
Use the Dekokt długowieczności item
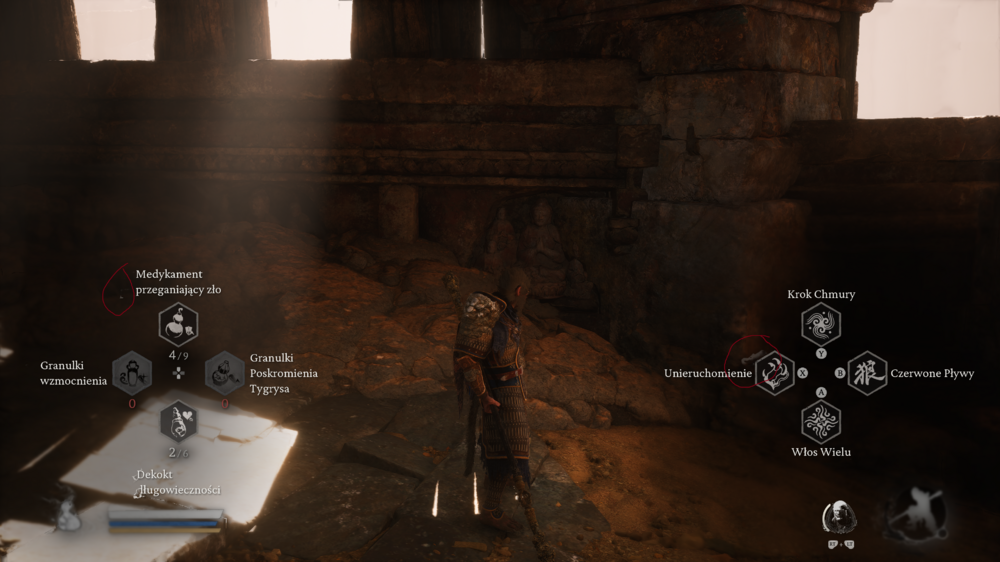click(x=178, y=421)
